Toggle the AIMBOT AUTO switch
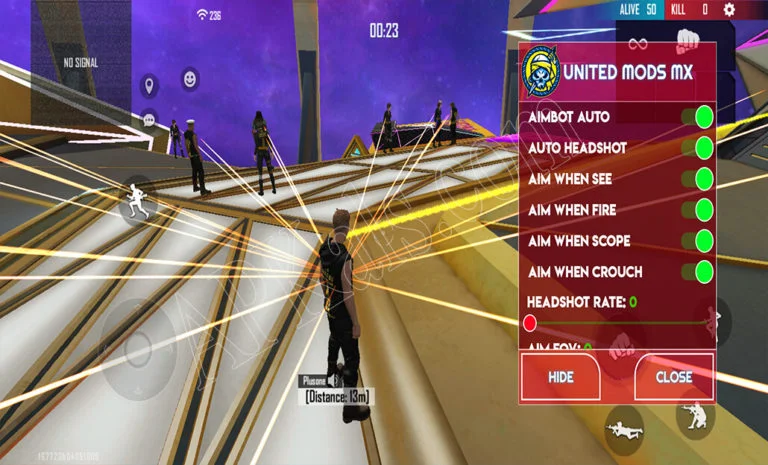 pos(702,117)
